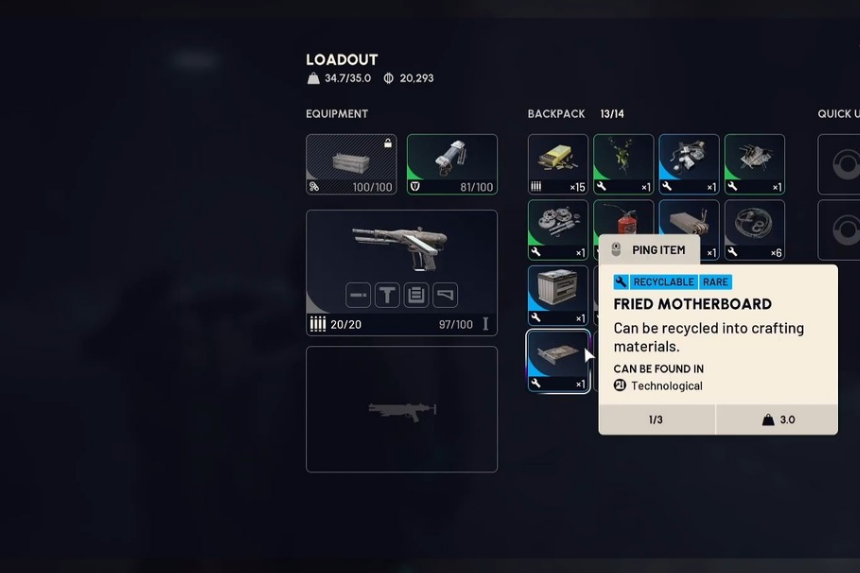Pick the grey battery box item slot
Viewport: 860px width, 573px height.
click(x=558, y=295)
